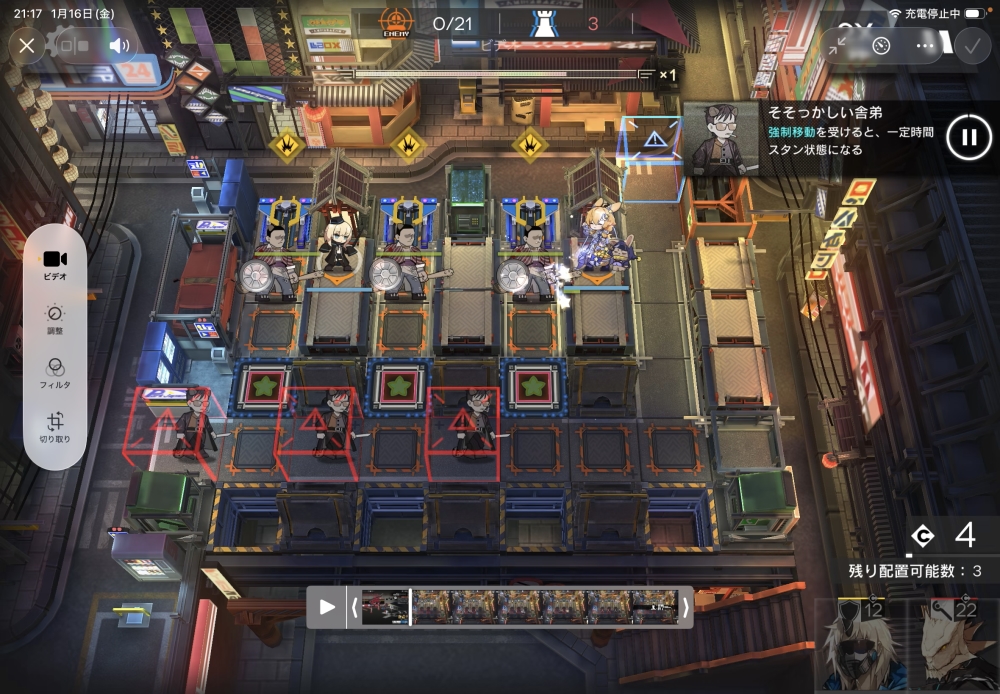Open the playback speed dial control
The height and width of the screenshot is (694, 1000).
(881, 45)
